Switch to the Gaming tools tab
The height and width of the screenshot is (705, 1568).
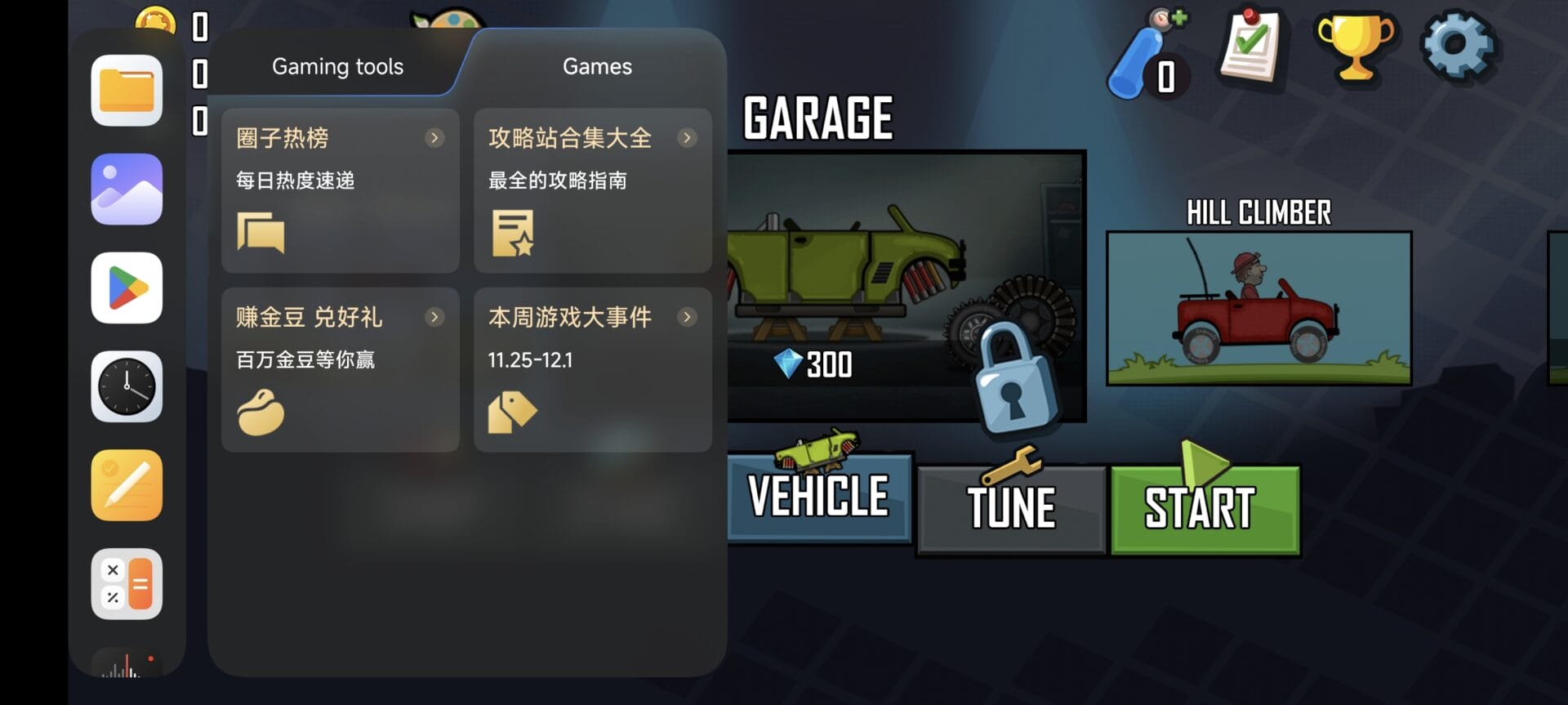pos(337,67)
